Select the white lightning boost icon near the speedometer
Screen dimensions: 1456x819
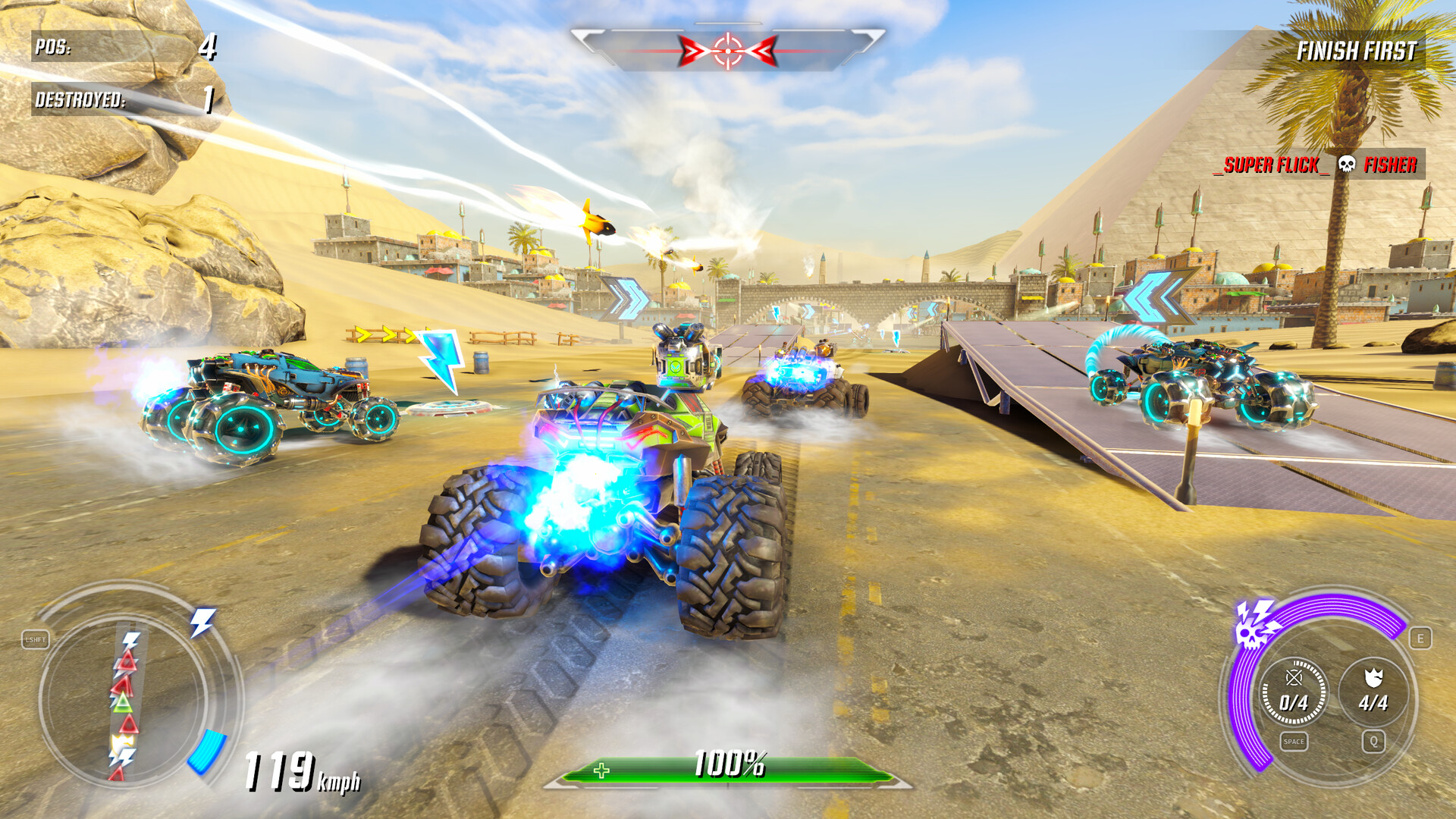point(201,621)
